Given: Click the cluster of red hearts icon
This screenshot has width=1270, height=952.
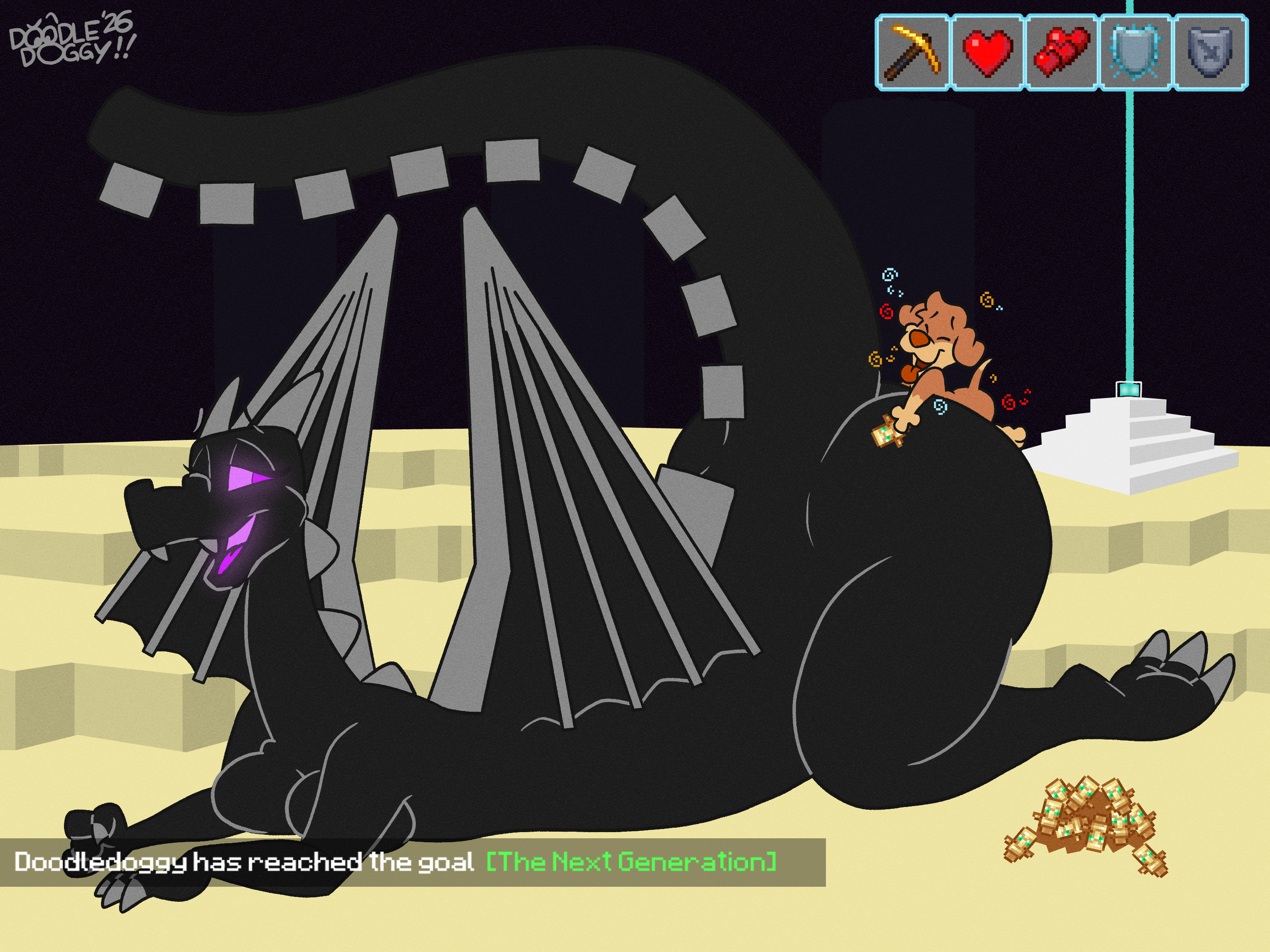Looking at the screenshot, I should 1061,53.
